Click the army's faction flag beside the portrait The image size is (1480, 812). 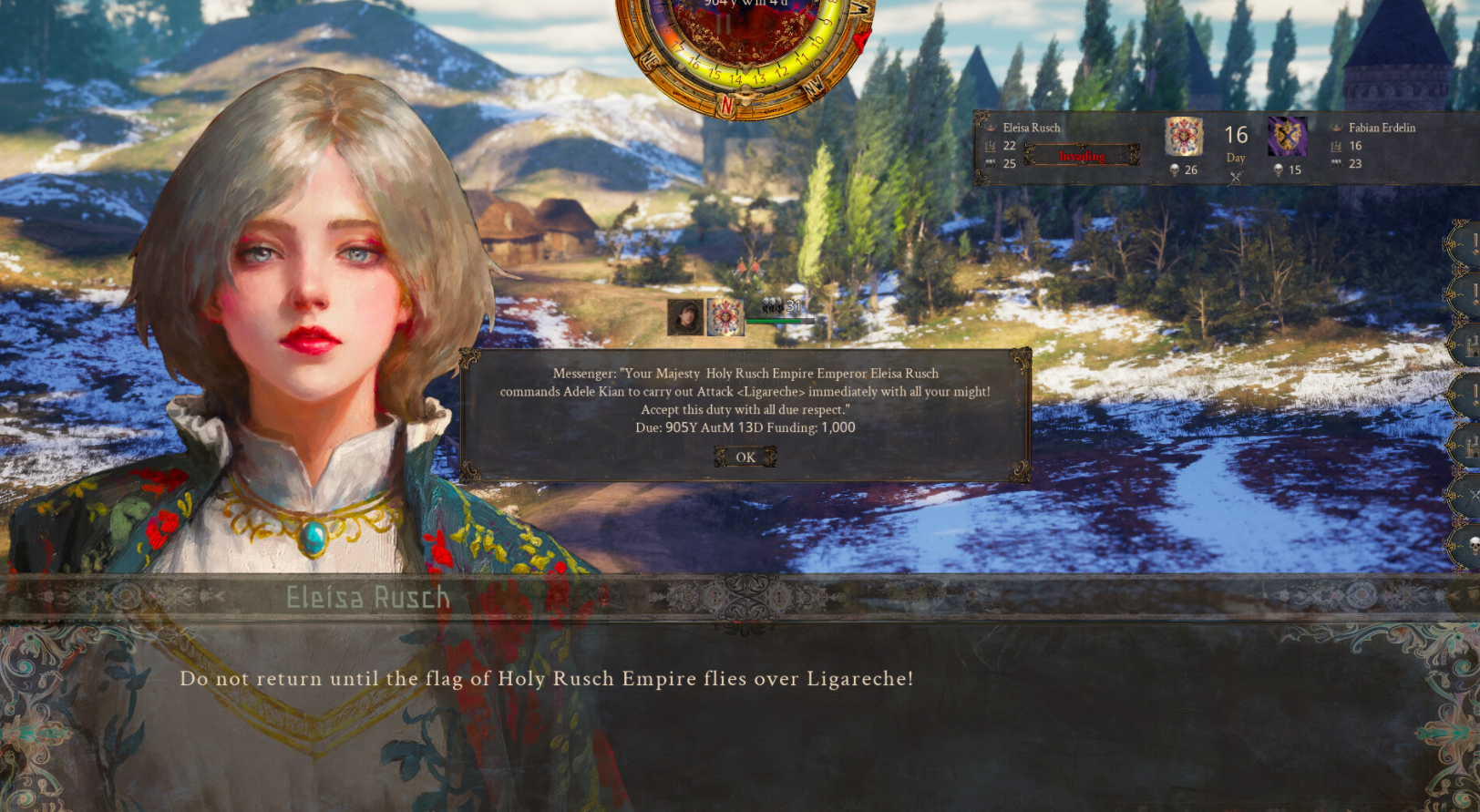click(x=725, y=317)
